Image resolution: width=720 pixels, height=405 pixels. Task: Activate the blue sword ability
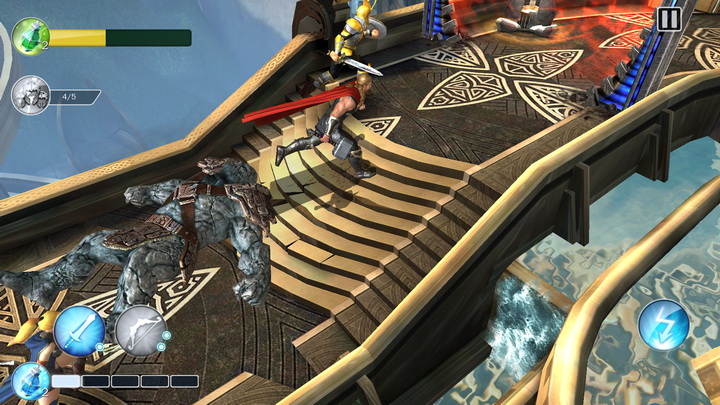point(80,331)
